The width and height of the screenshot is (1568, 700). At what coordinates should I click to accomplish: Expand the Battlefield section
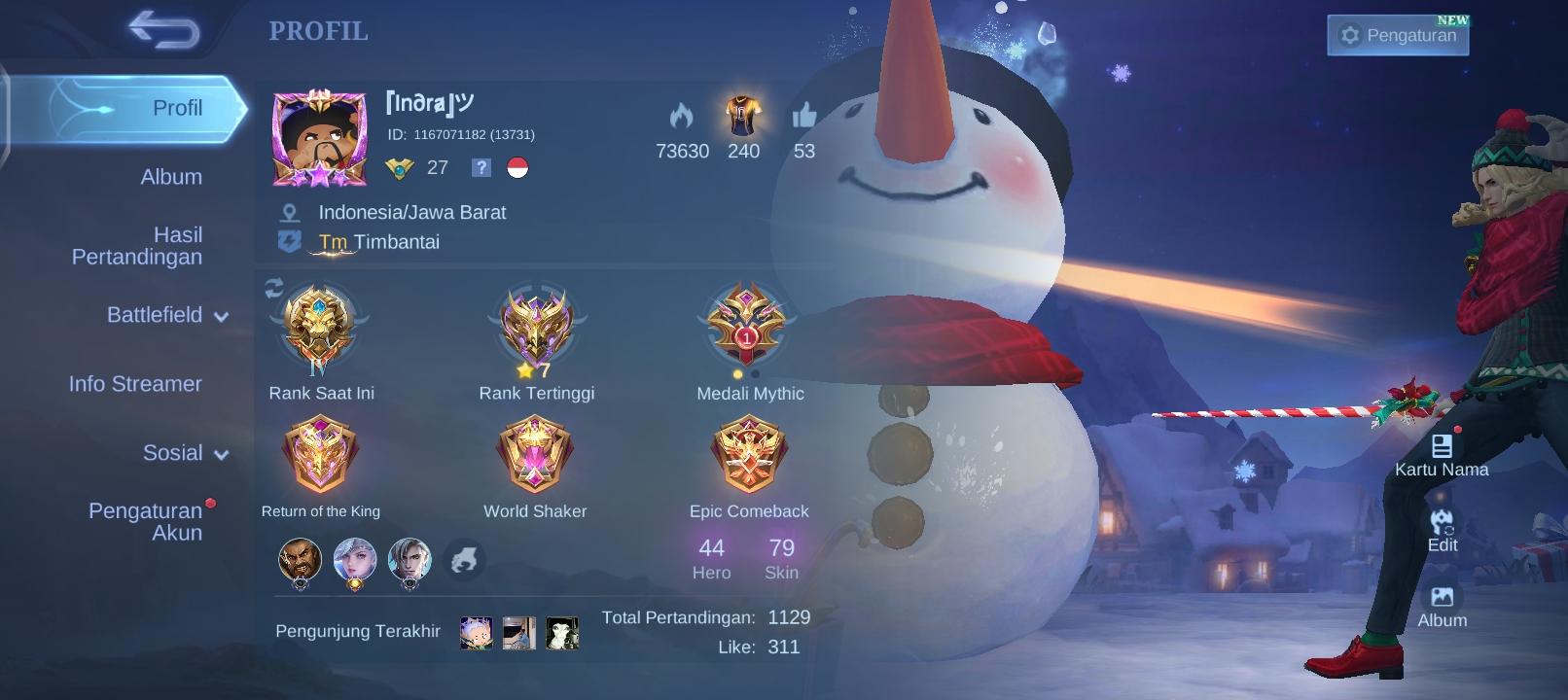point(163,315)
